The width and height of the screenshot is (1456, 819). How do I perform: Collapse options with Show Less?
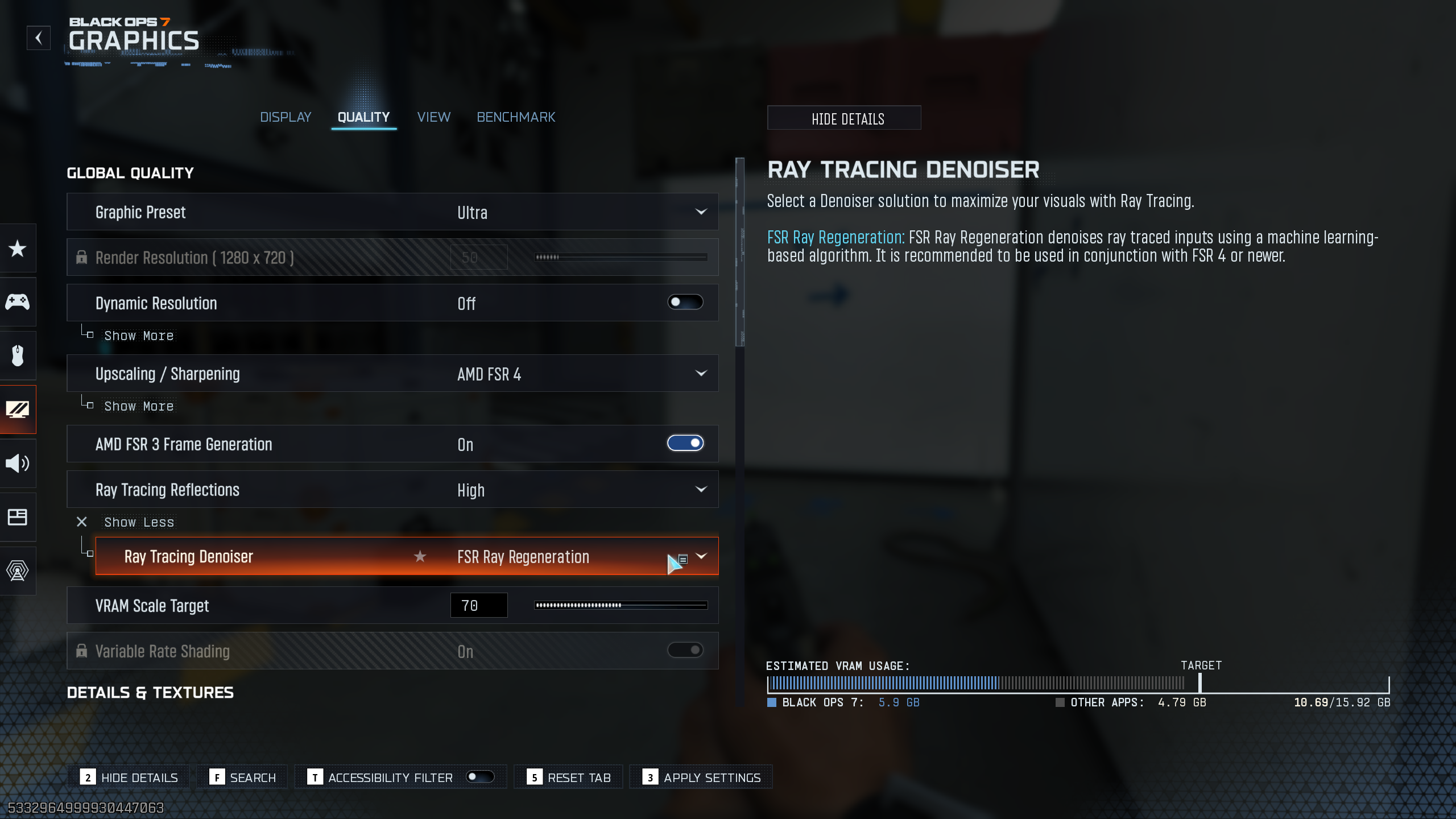coord(138,522)
